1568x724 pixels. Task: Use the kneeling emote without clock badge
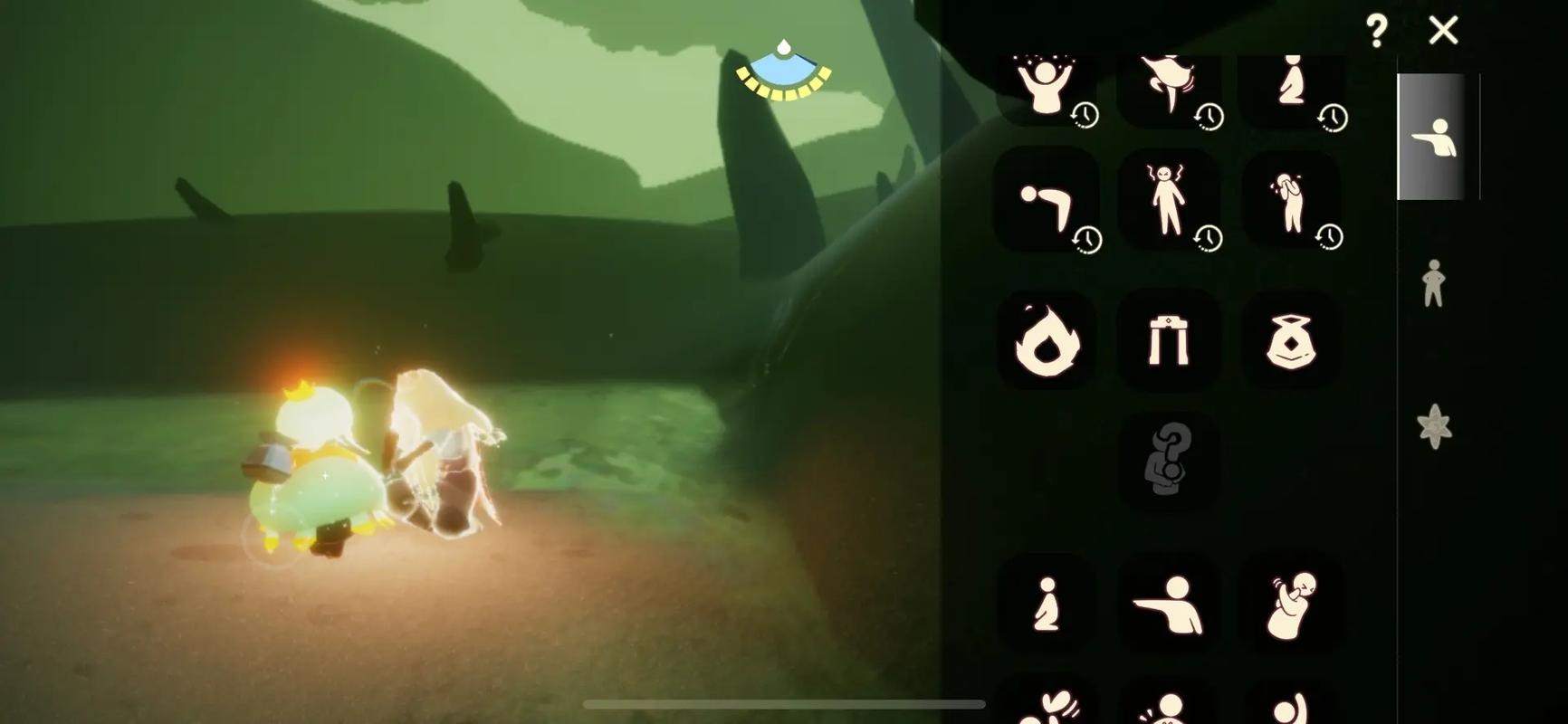tap(1047, 605)
